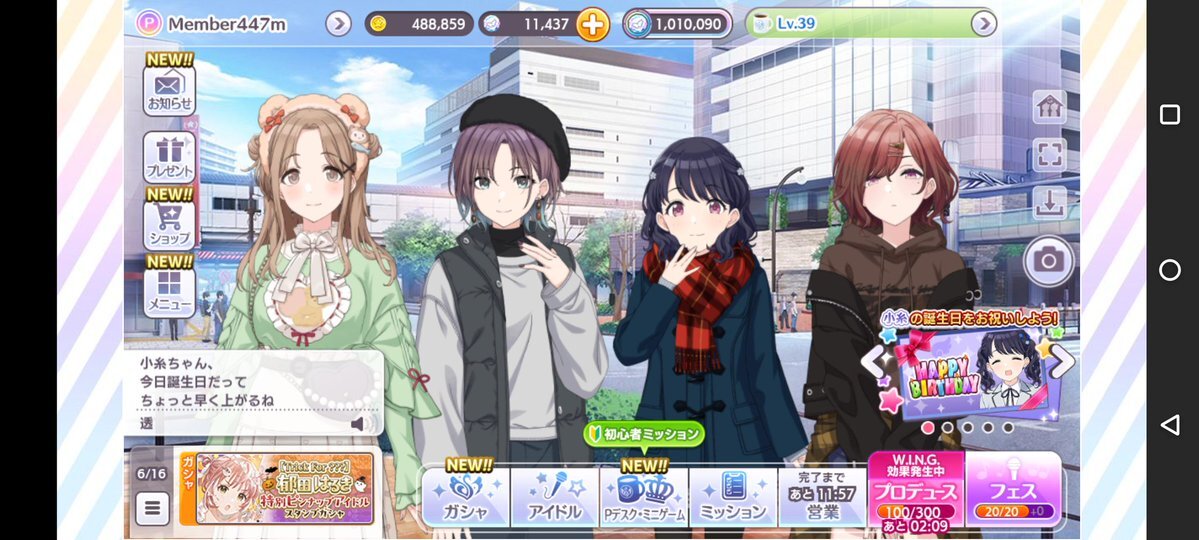Open the ミッション missions list

[x=732, y=497]
